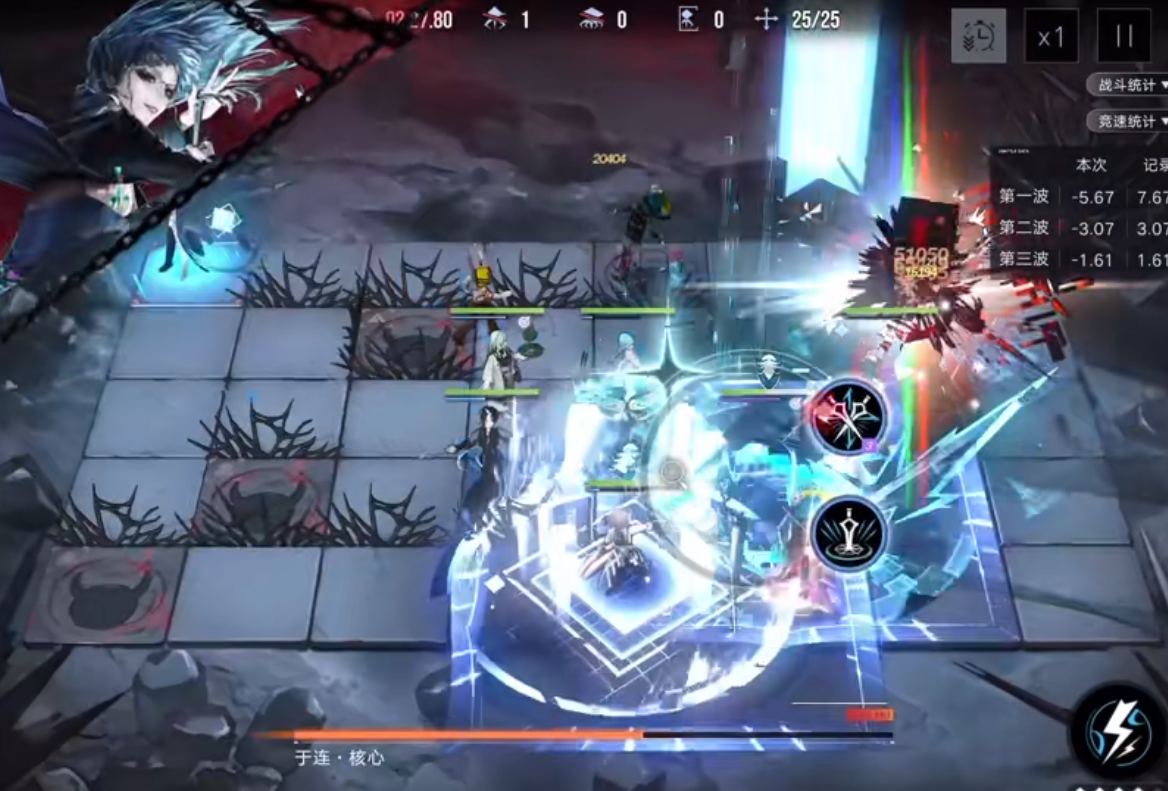
Task: Pause the battle
Action: coord(1124,37)
